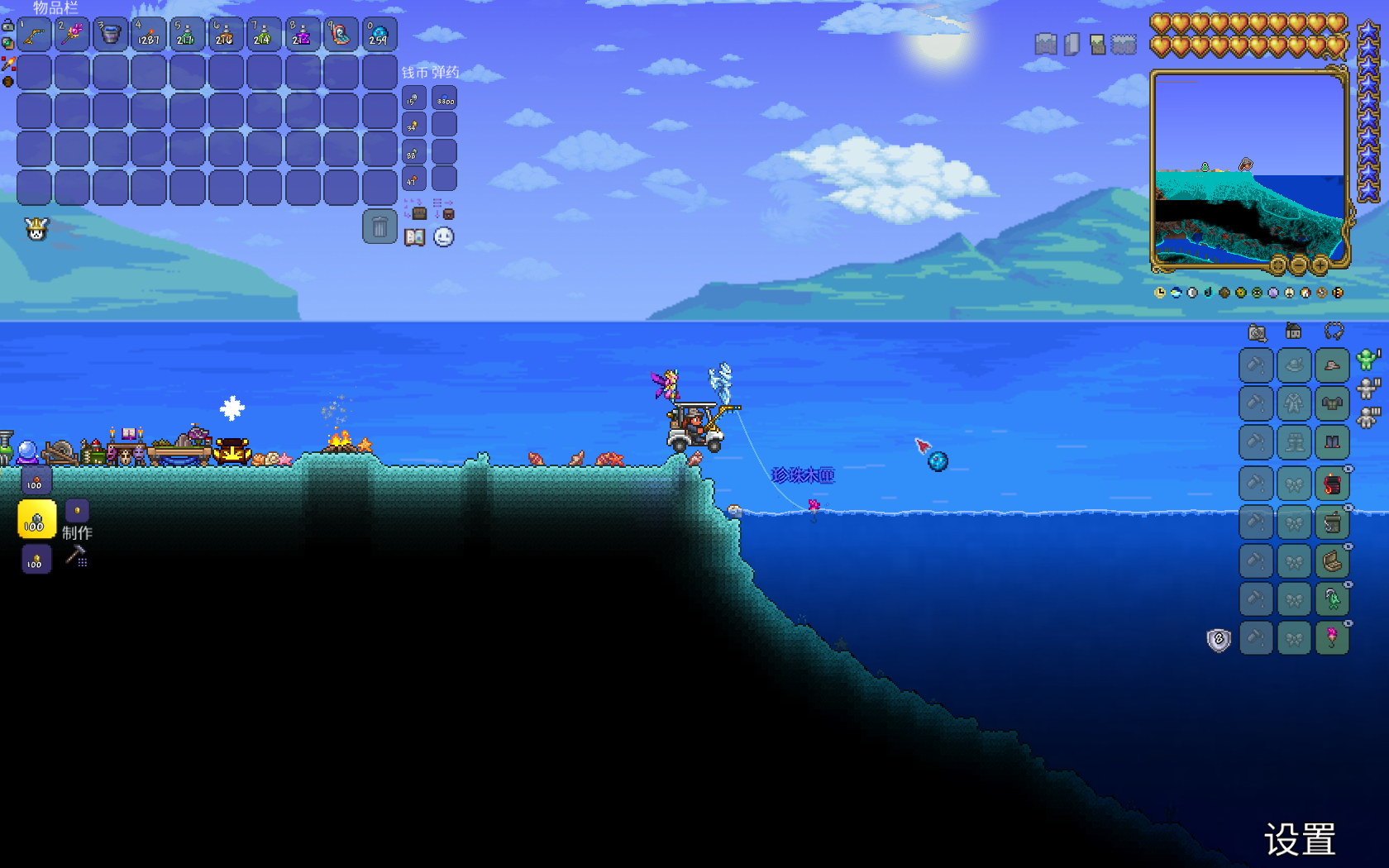Image resolution: width=1389 pixels, height=868 pixels.
Task: Open the emote face menu
Action: point(444,238)
